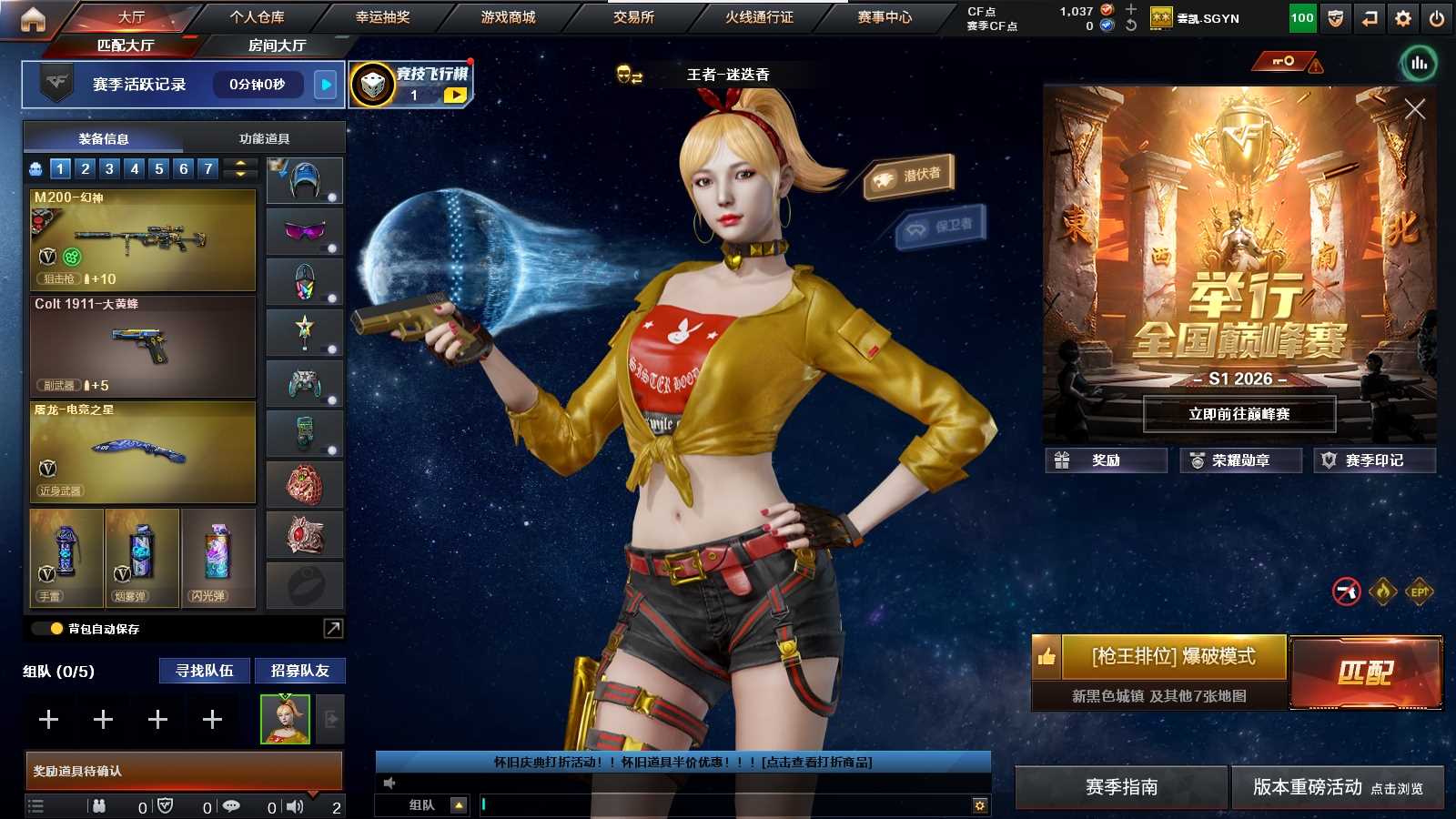
Task: Select the Colt 1911-大黄蜂 pistol slot
Action: tap(143, 347)
